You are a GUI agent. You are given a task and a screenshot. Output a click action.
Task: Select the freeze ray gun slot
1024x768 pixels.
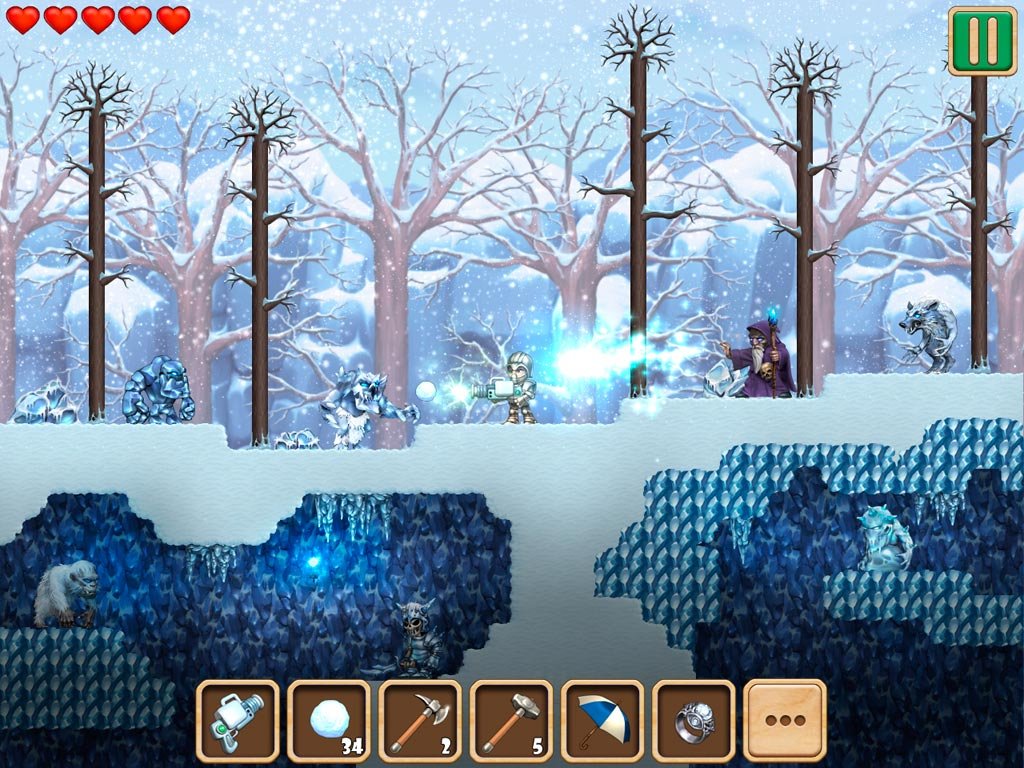pyautogui.click(x=238, y=720)
